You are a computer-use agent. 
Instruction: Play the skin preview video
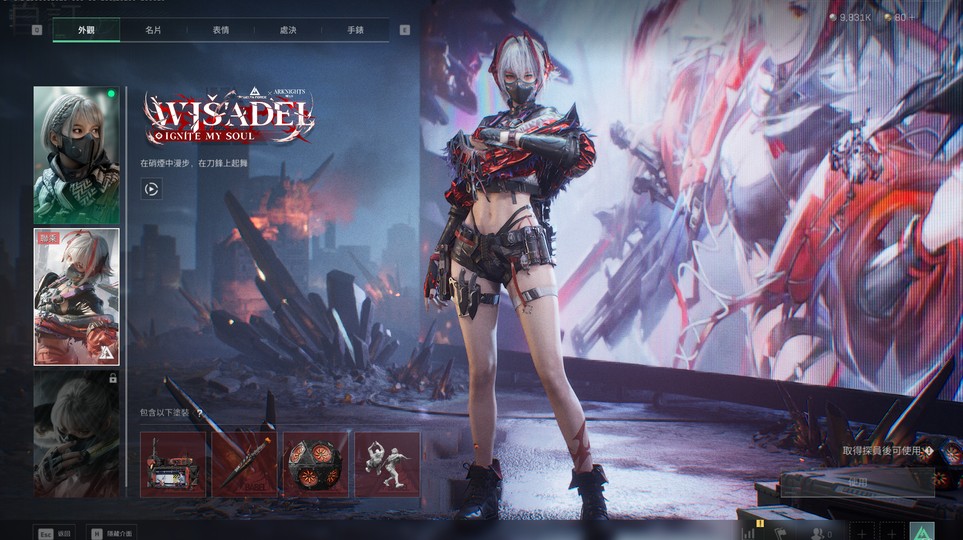click(152, 187)
